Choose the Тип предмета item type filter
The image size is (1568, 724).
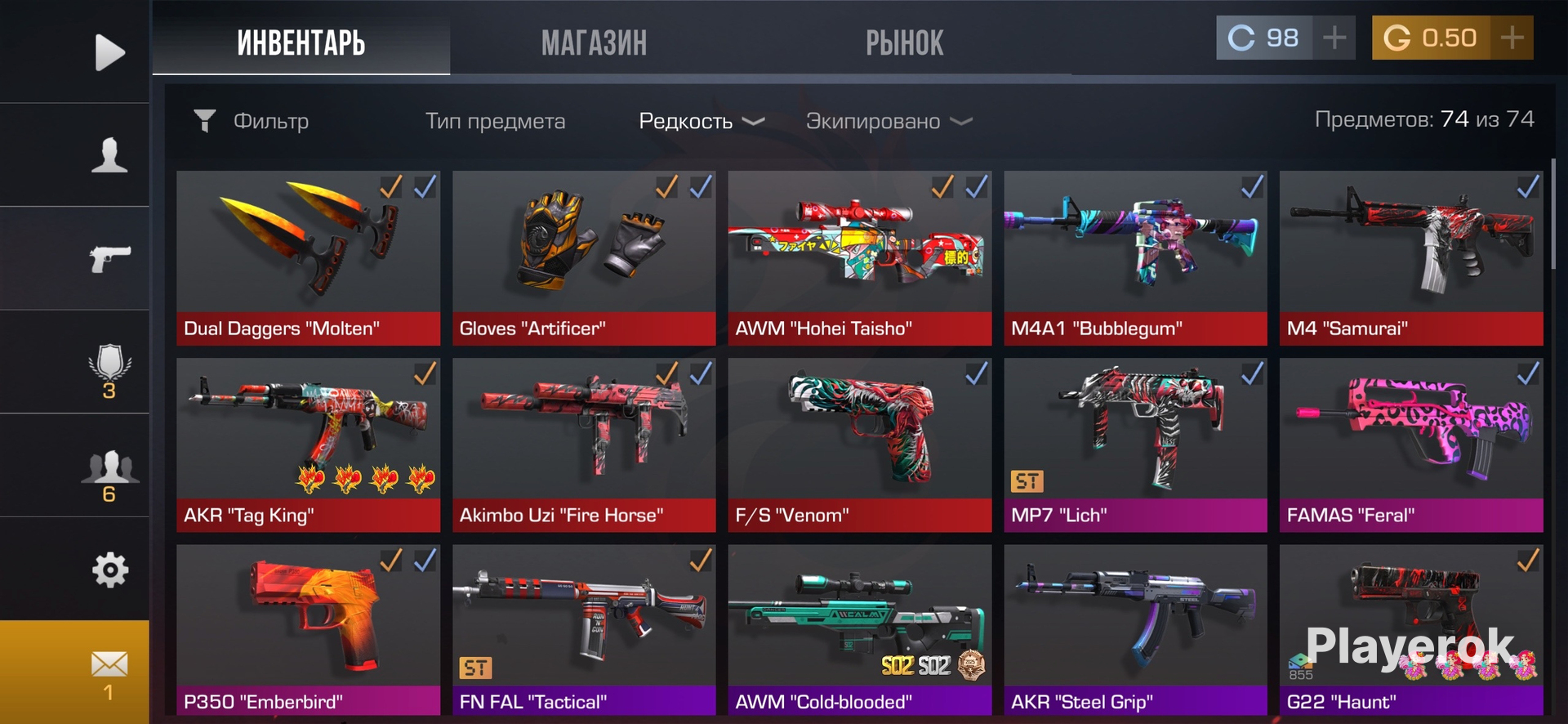[x=495, y=121]
